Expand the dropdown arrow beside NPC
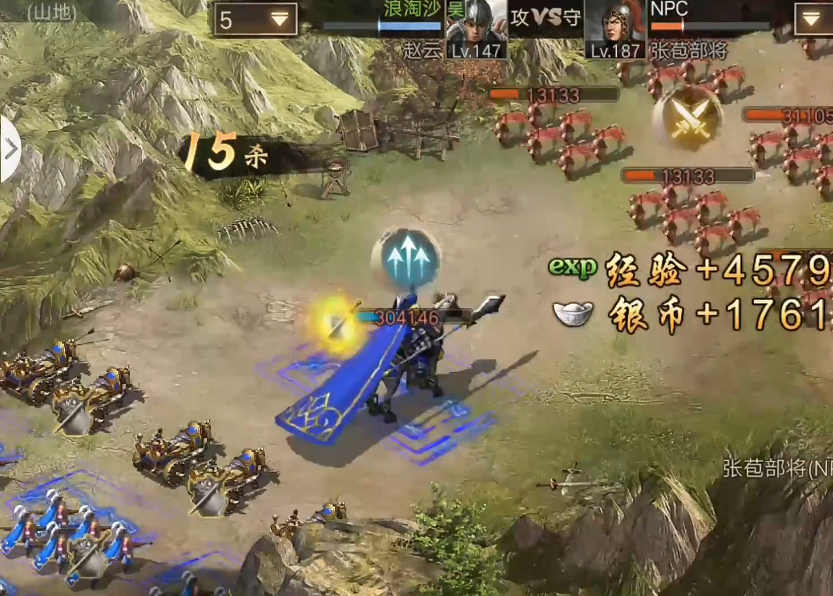833x596 pixels. [812, 19]
